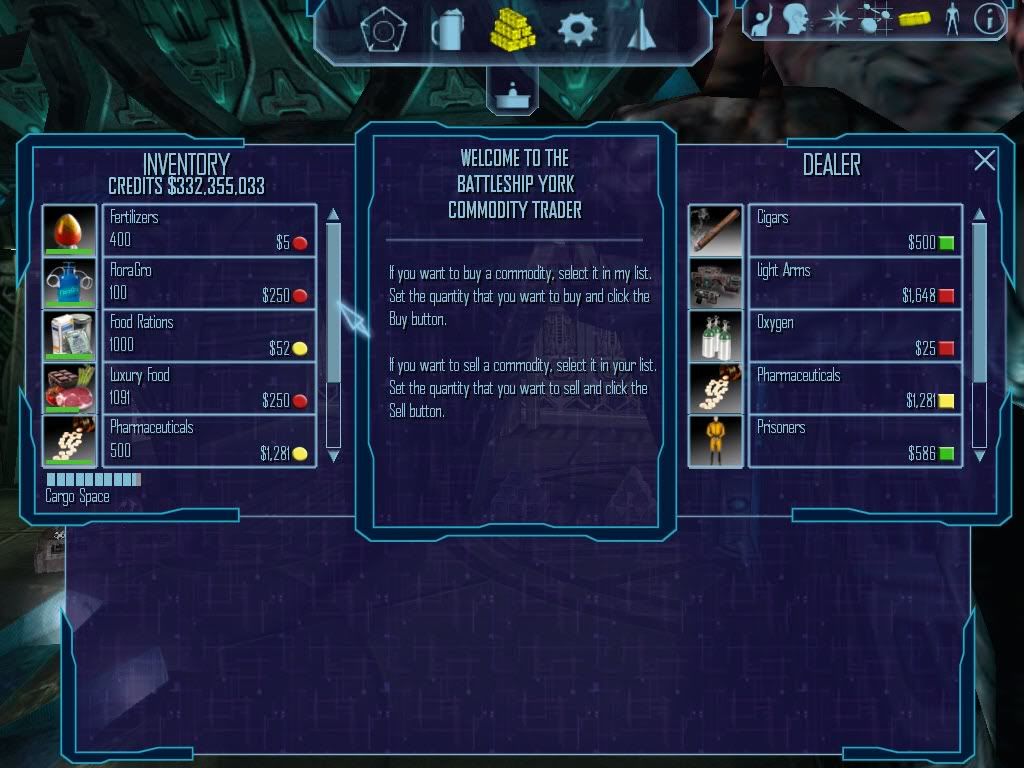The height and width of the screenshot is (768, 1024).
Task: Click the dealer list scroll-down arrow
Action: click(980, 456)
